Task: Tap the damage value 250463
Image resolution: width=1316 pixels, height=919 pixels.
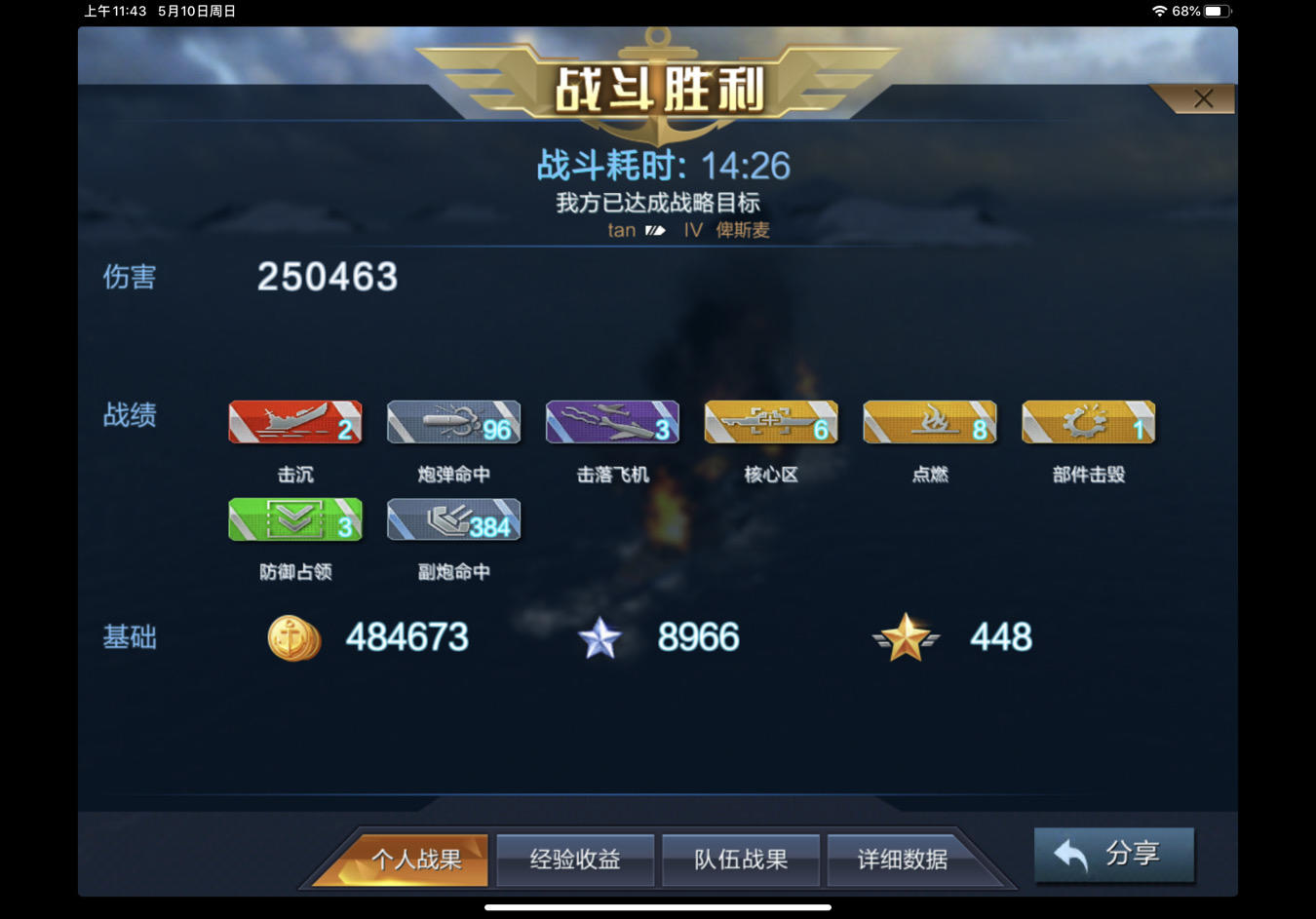Action: tap(327, 277)
